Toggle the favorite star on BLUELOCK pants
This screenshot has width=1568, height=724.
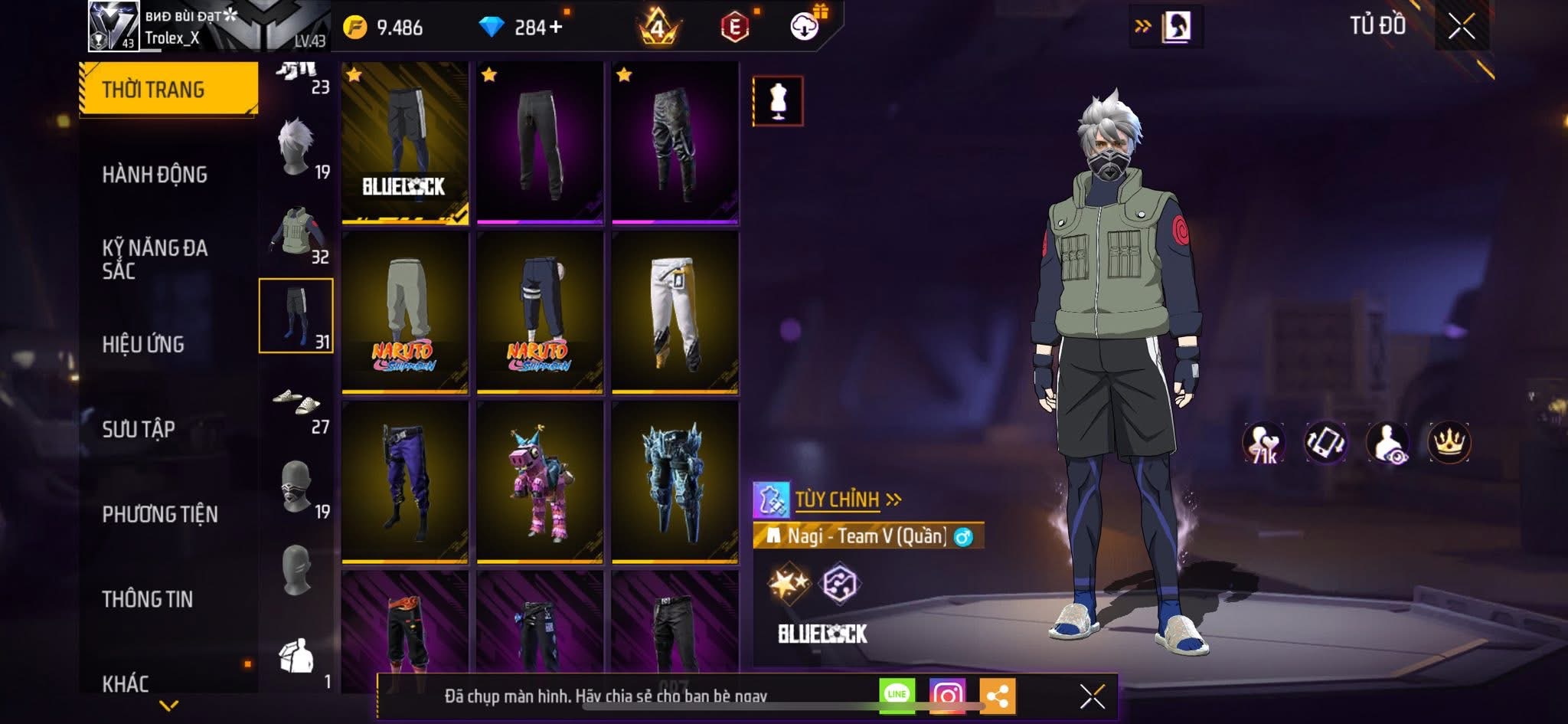click(x=354, y=76)
